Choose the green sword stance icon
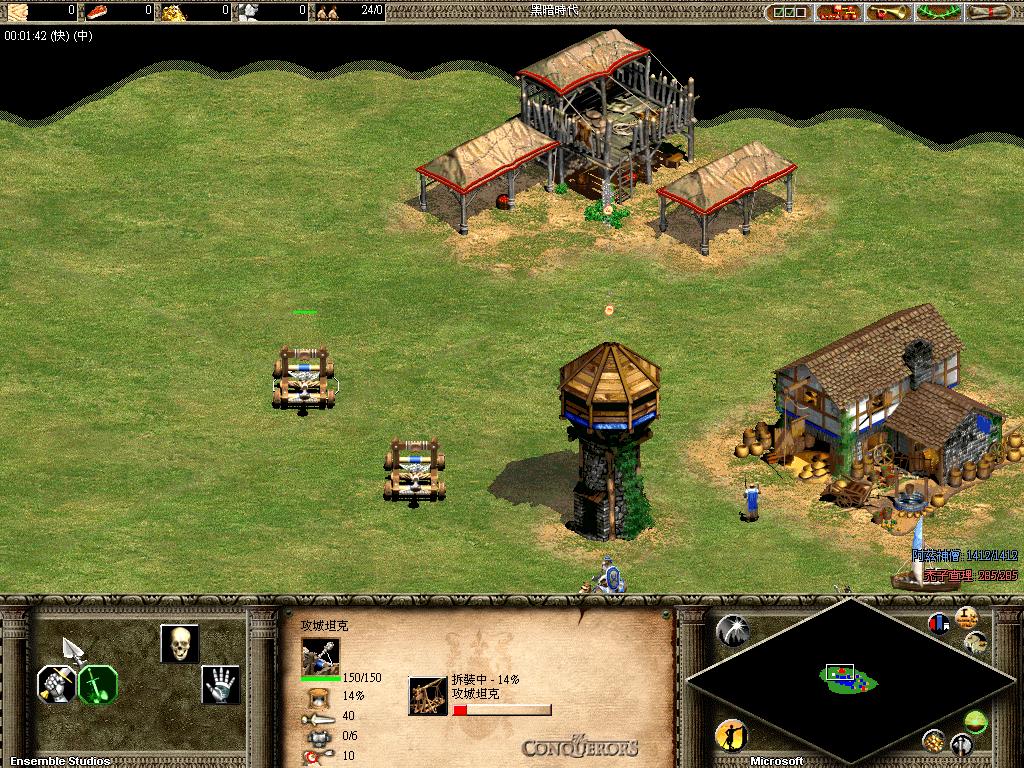 click(98, 684)
